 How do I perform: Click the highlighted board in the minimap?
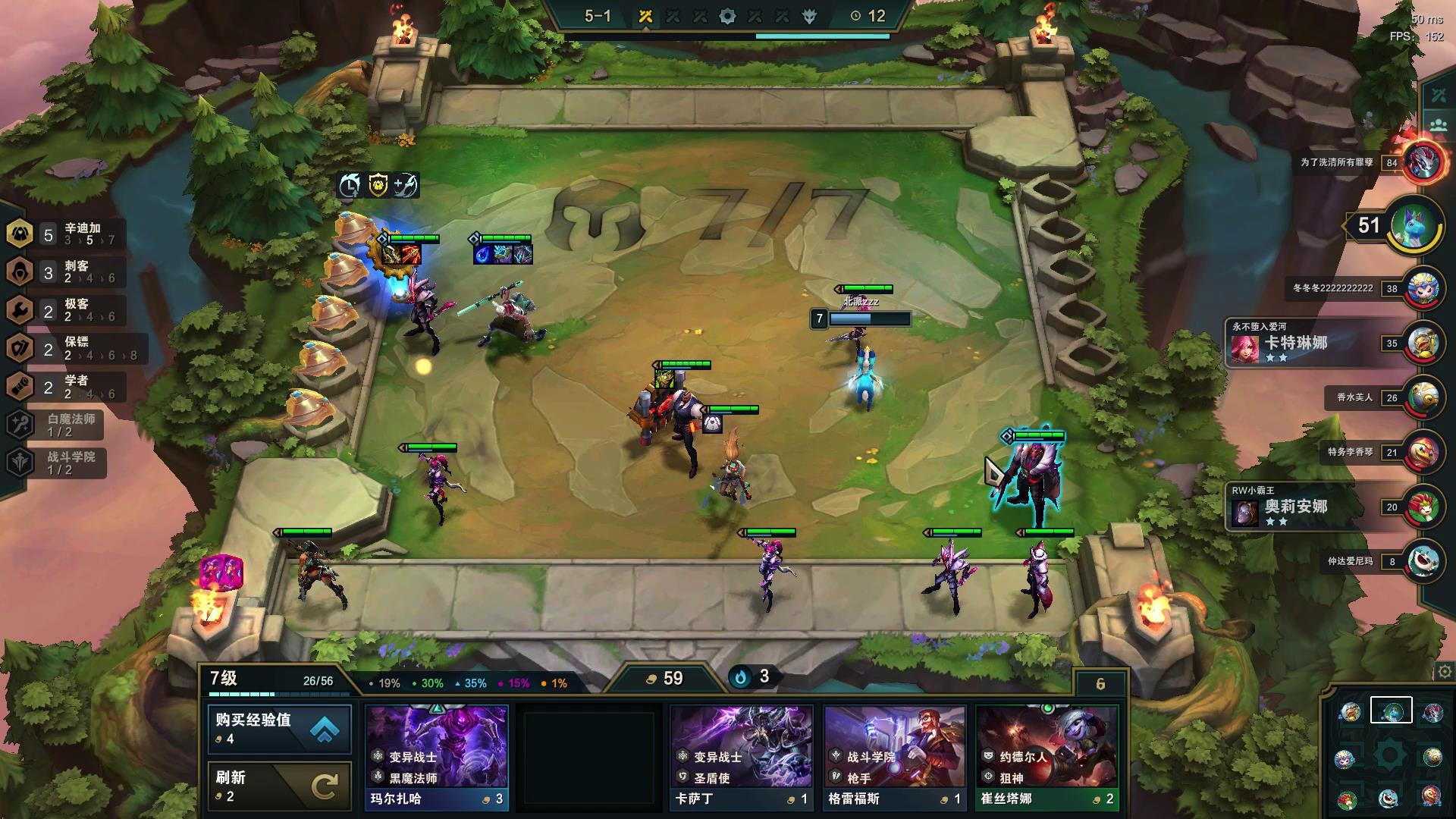1391,711
